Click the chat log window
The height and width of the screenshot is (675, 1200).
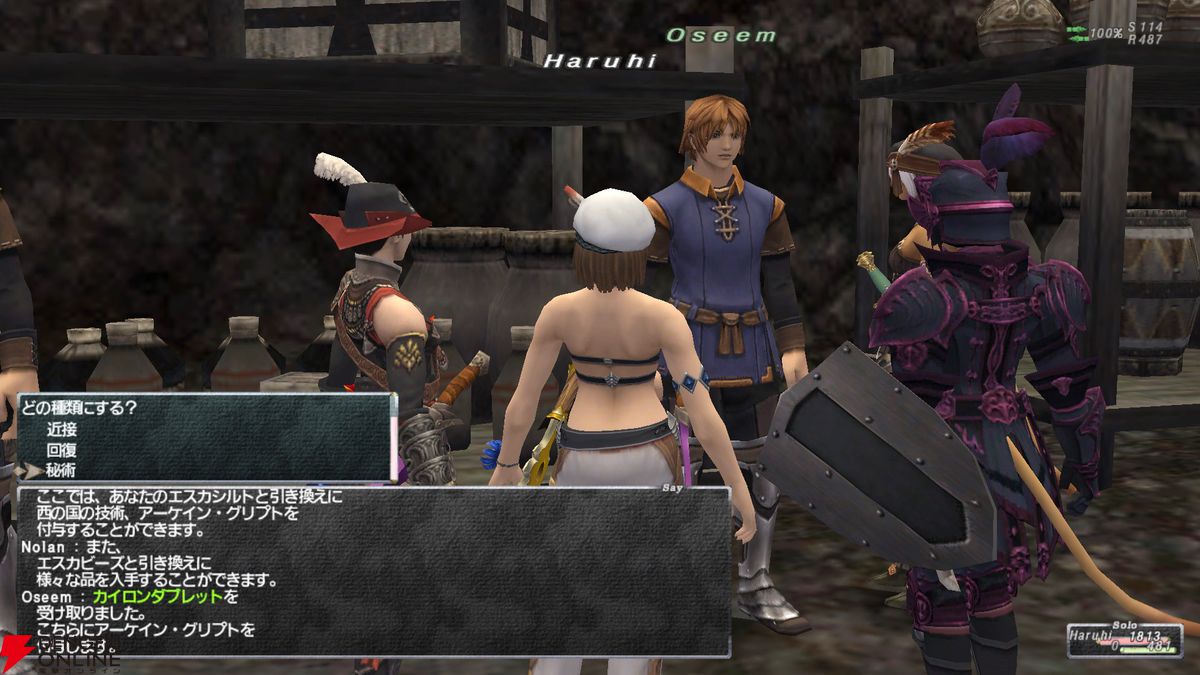tap(374, 570)
